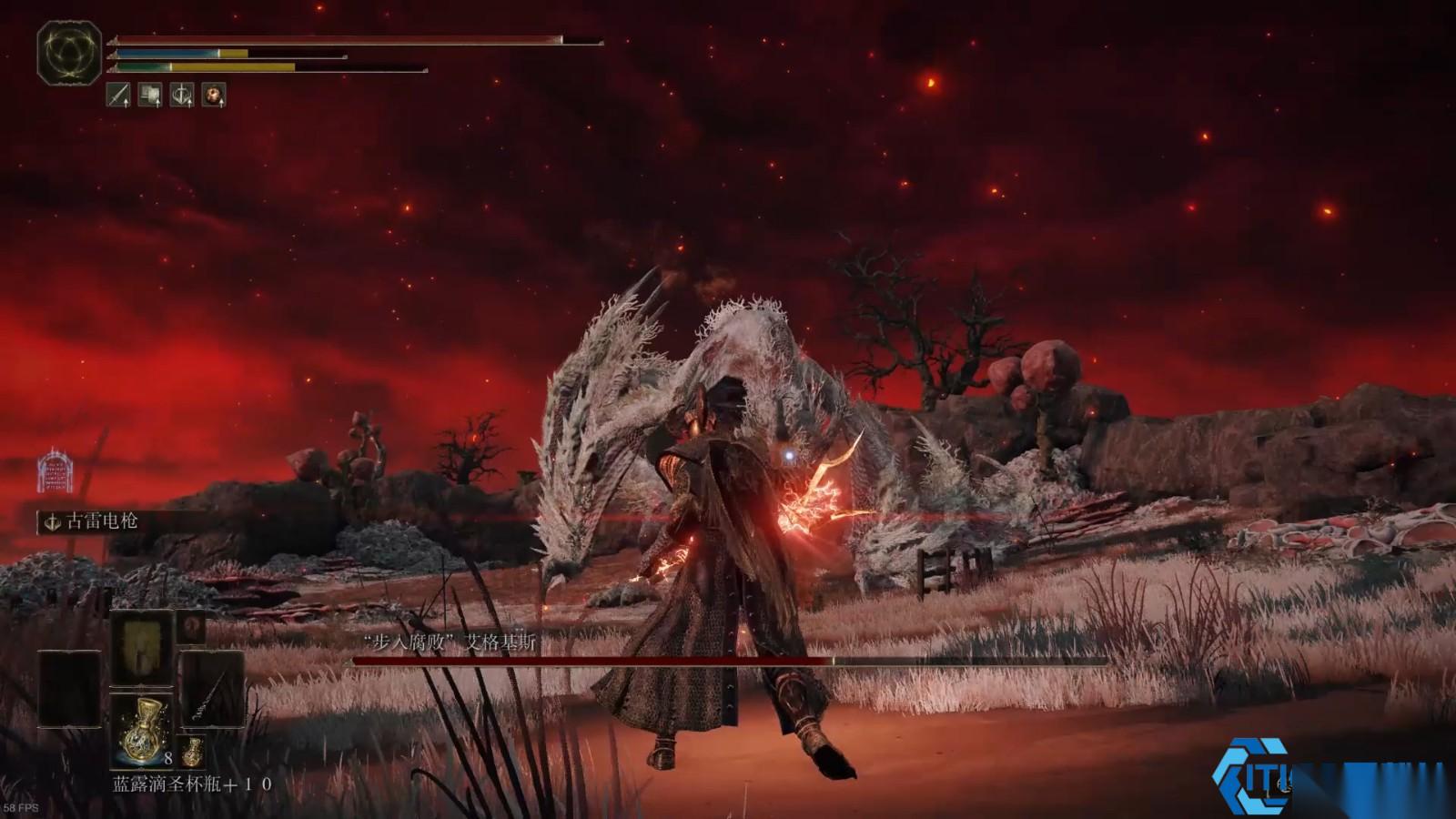Pick the small next-item flask icon
The width and height of the screenshot is (1456, 819).
point(192,752)
